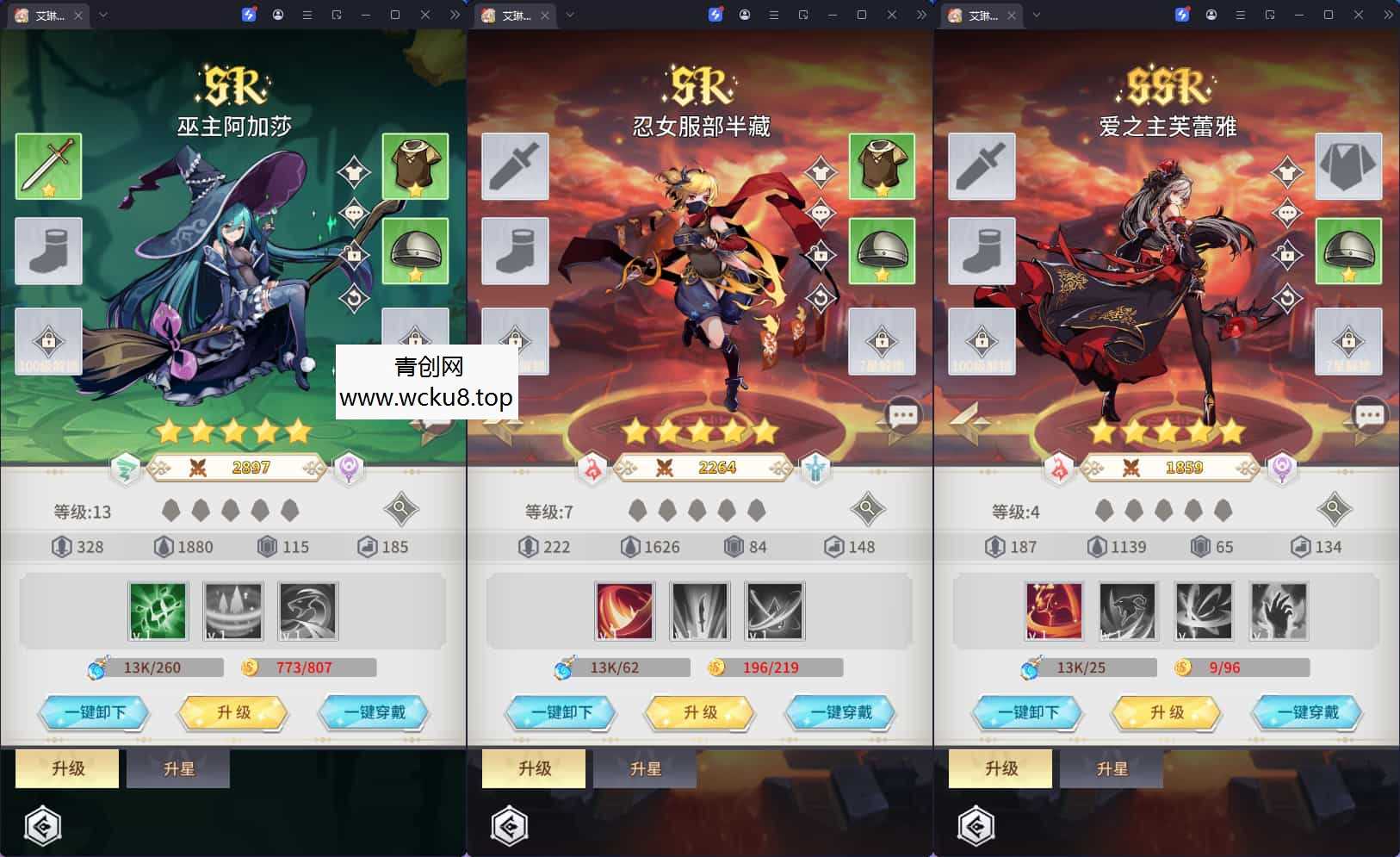
Task: Switch to 升星 tab below 爱之主芙蕾雅
Action: click(x=1112, y=768)
